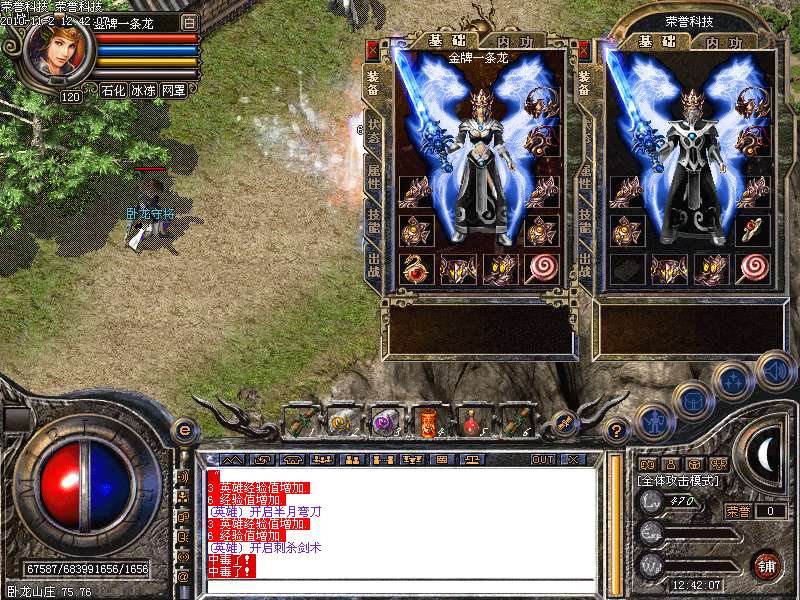Open help with the question mark button

(617, 431)
